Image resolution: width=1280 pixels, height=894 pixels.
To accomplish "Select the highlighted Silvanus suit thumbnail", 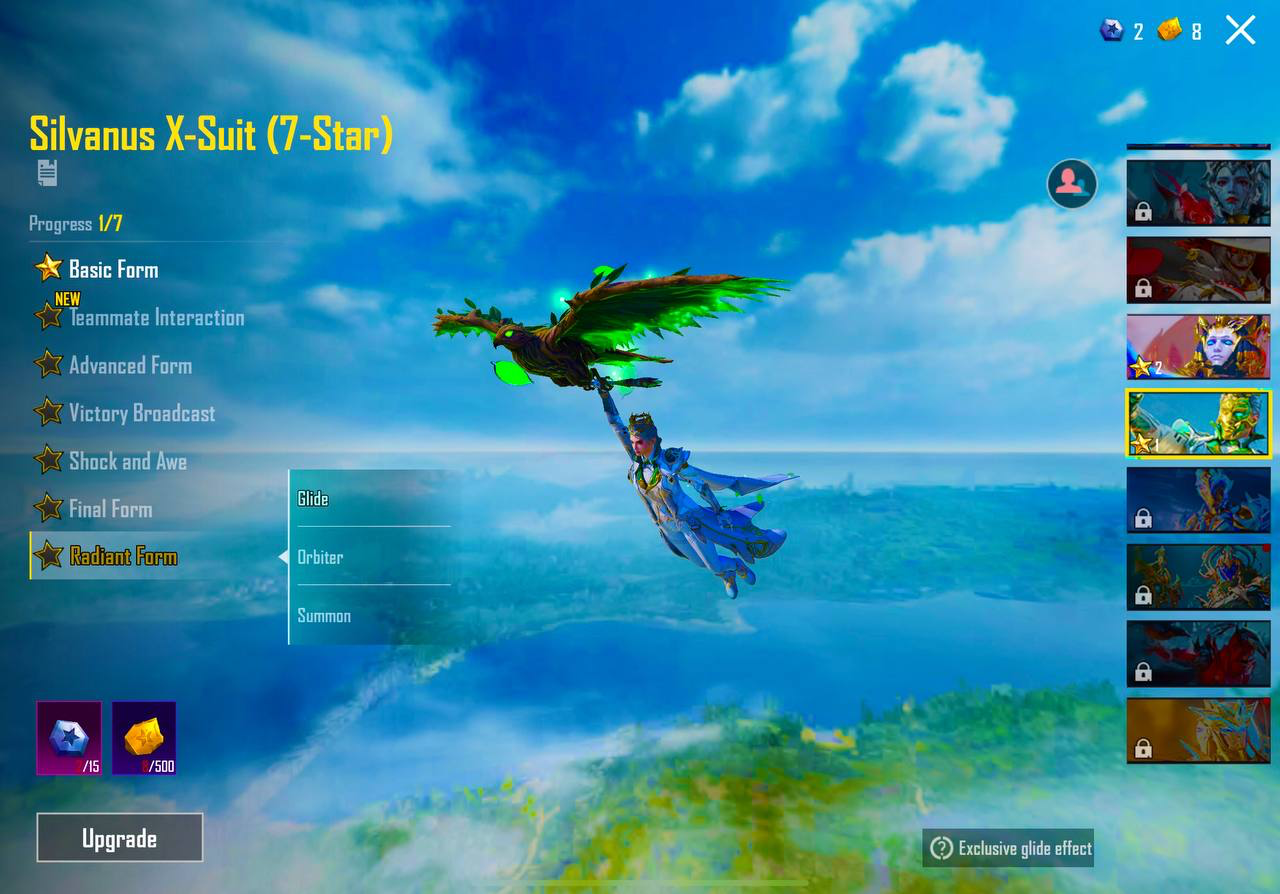I will click(1199, 423).
